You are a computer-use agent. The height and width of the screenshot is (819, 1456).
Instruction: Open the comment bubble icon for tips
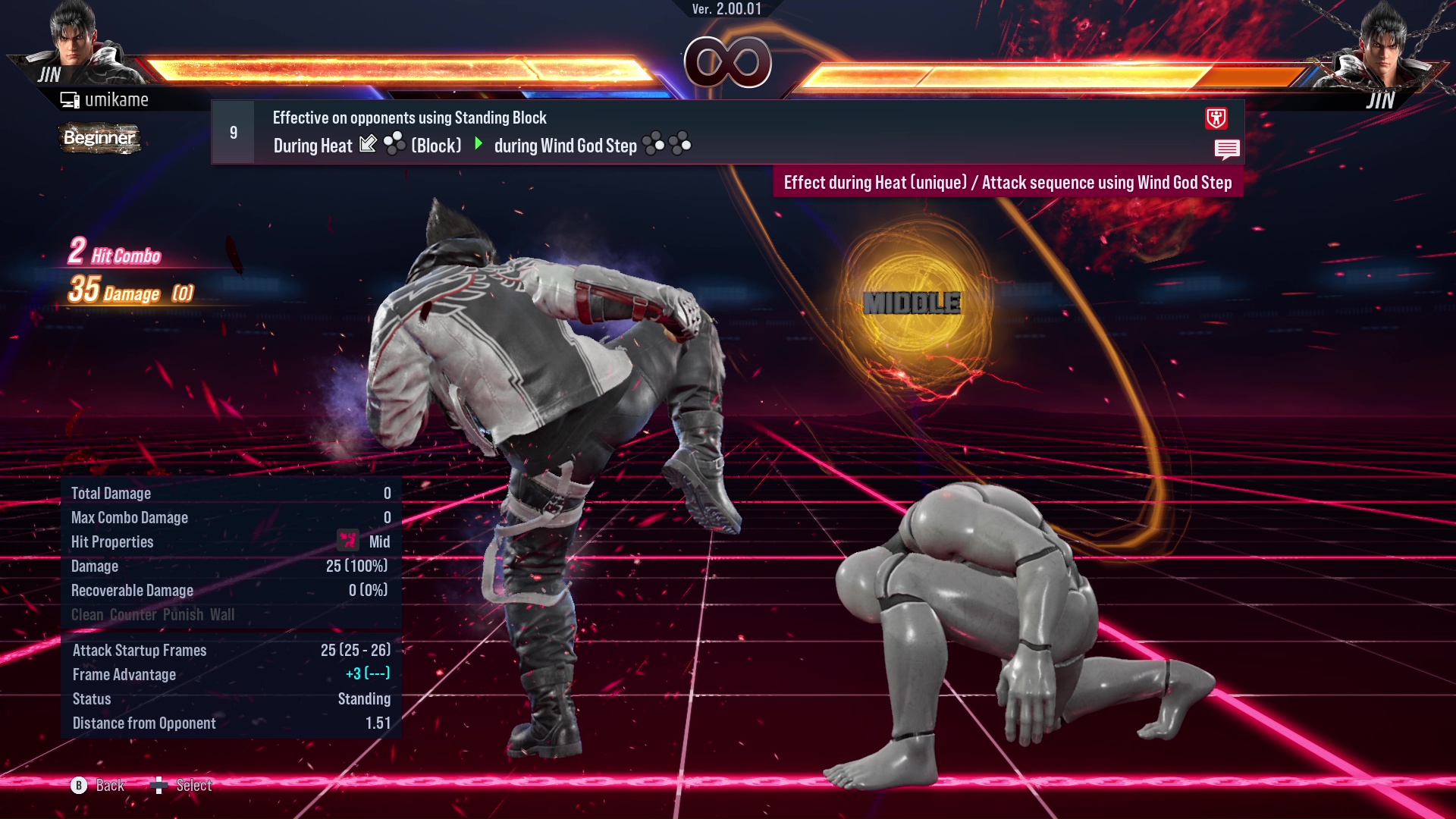(1227, 149)
